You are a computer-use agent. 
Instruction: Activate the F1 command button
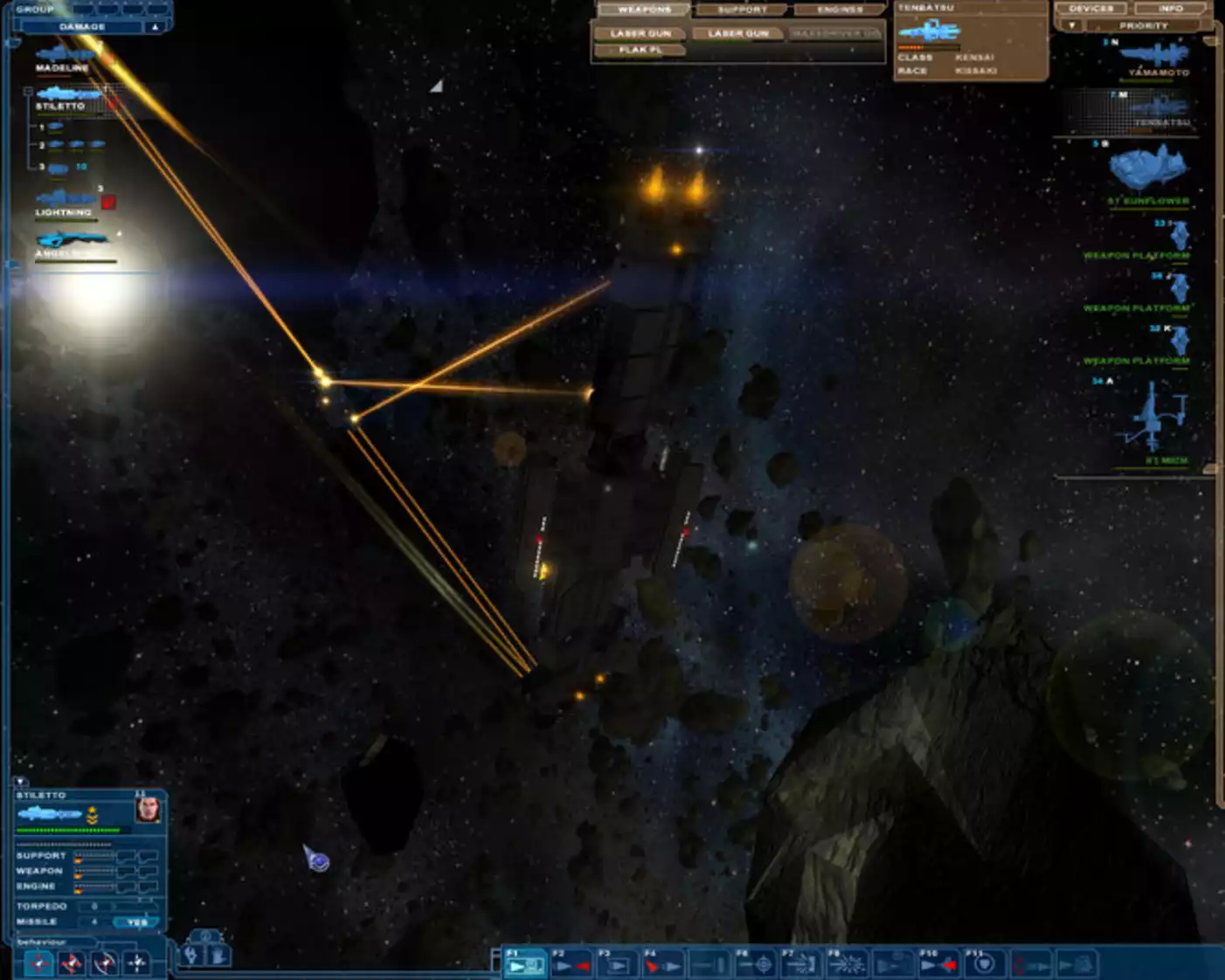coord(525,964)
